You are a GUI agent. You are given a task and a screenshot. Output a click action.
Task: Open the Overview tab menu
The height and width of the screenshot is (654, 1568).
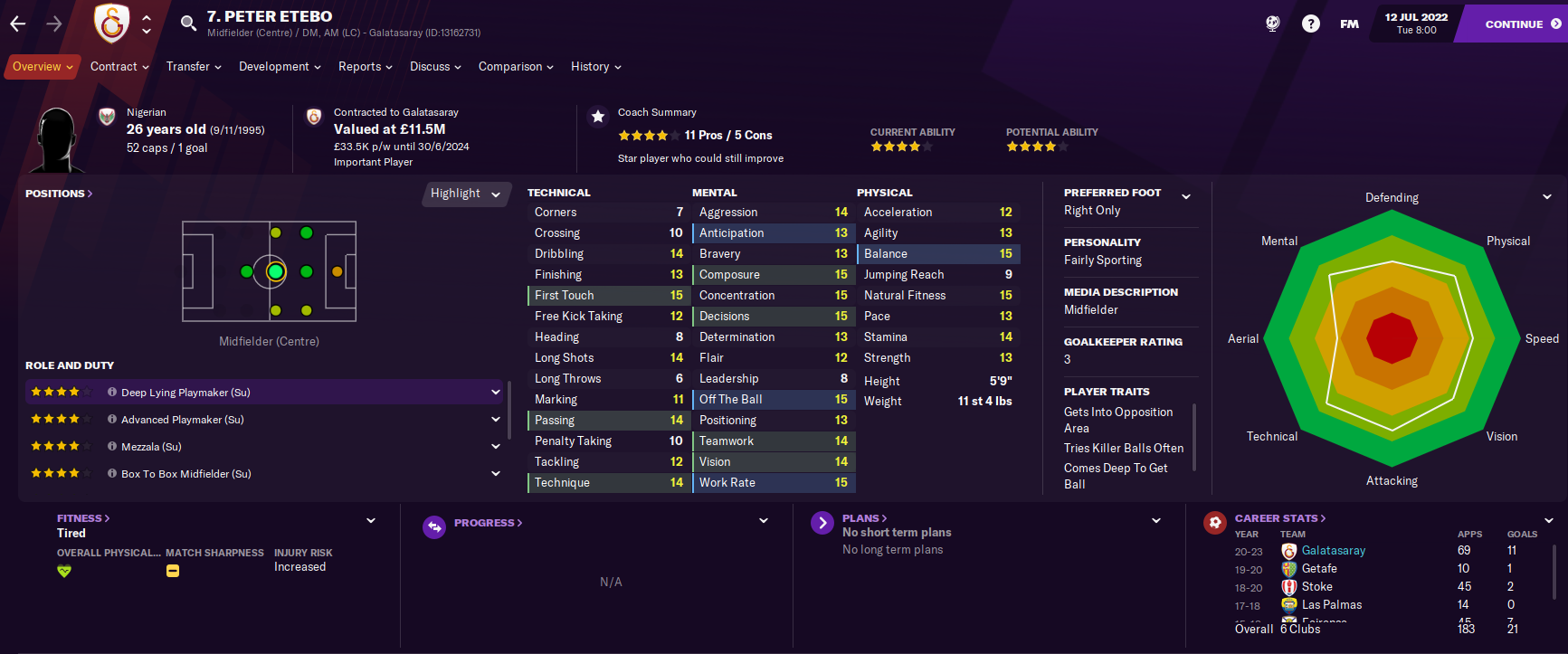(x=43, y=67)
